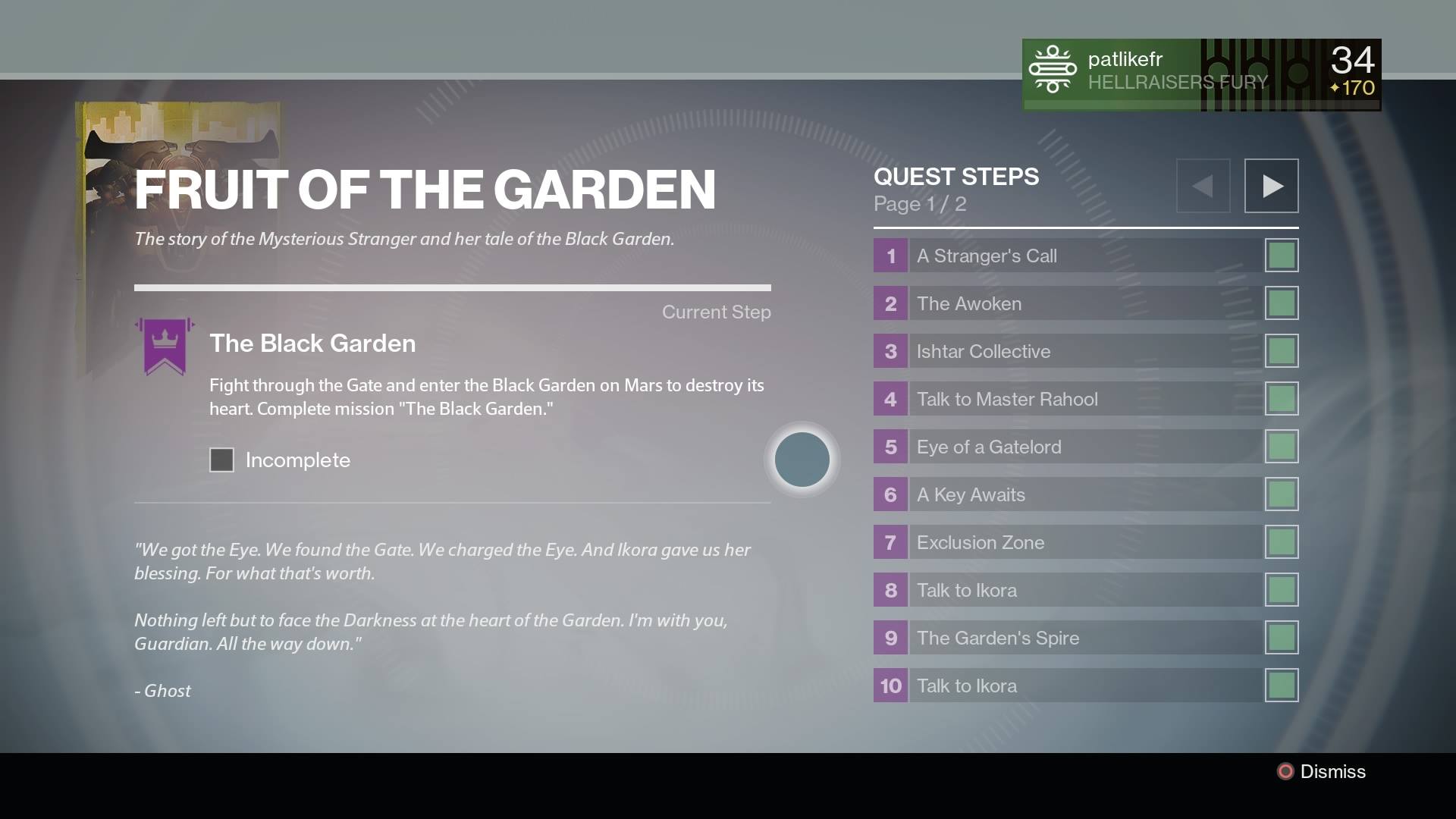Screen dimensions: 1456x819
Task: Expand the circular indicator beside quest description
Action: pyautogui.click(x=802, y=459)
